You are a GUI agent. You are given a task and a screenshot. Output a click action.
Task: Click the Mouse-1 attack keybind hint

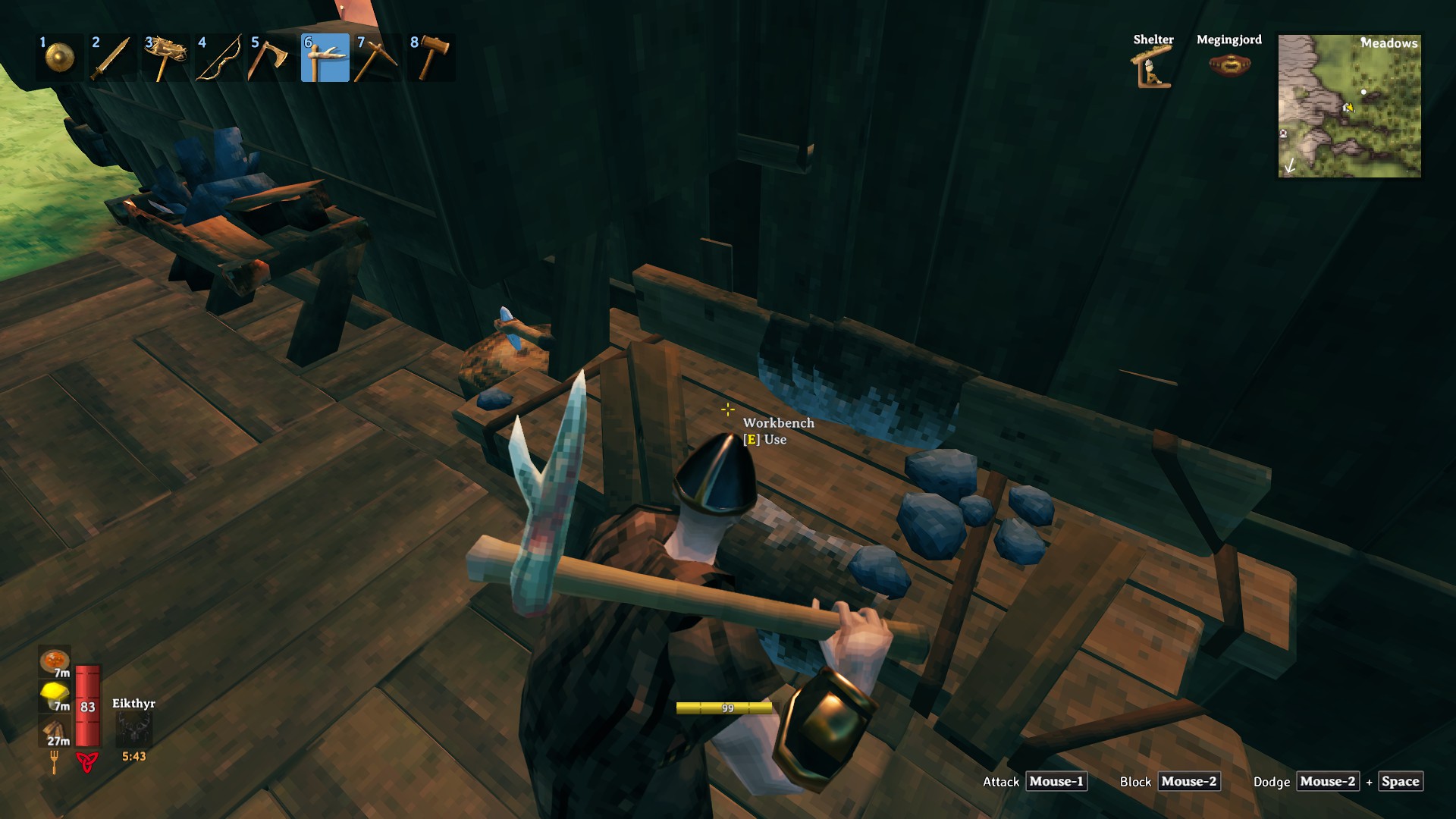tap(1056, 781)
